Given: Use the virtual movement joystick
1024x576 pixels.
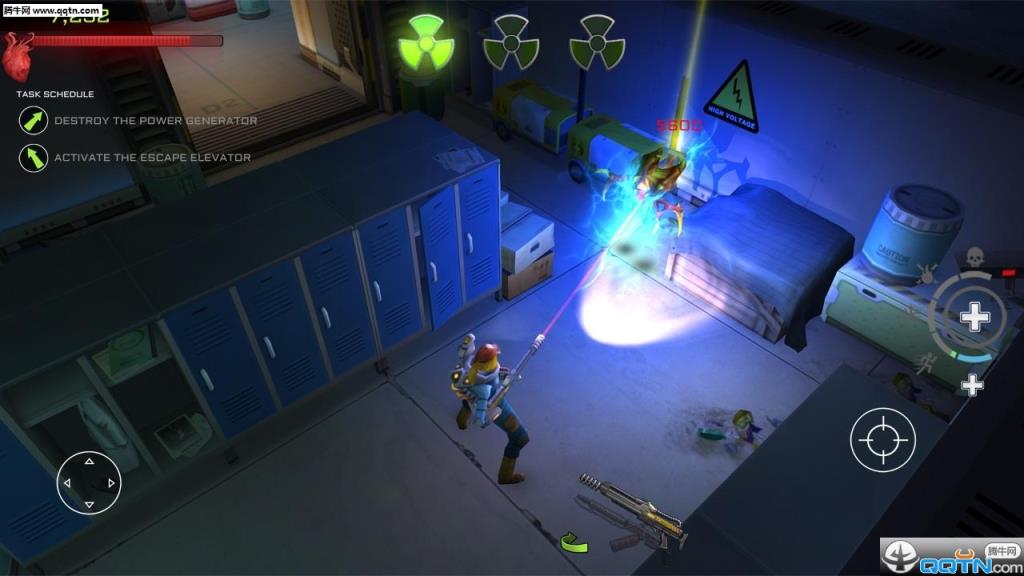Looking at the screenshot, I should 89,484.
